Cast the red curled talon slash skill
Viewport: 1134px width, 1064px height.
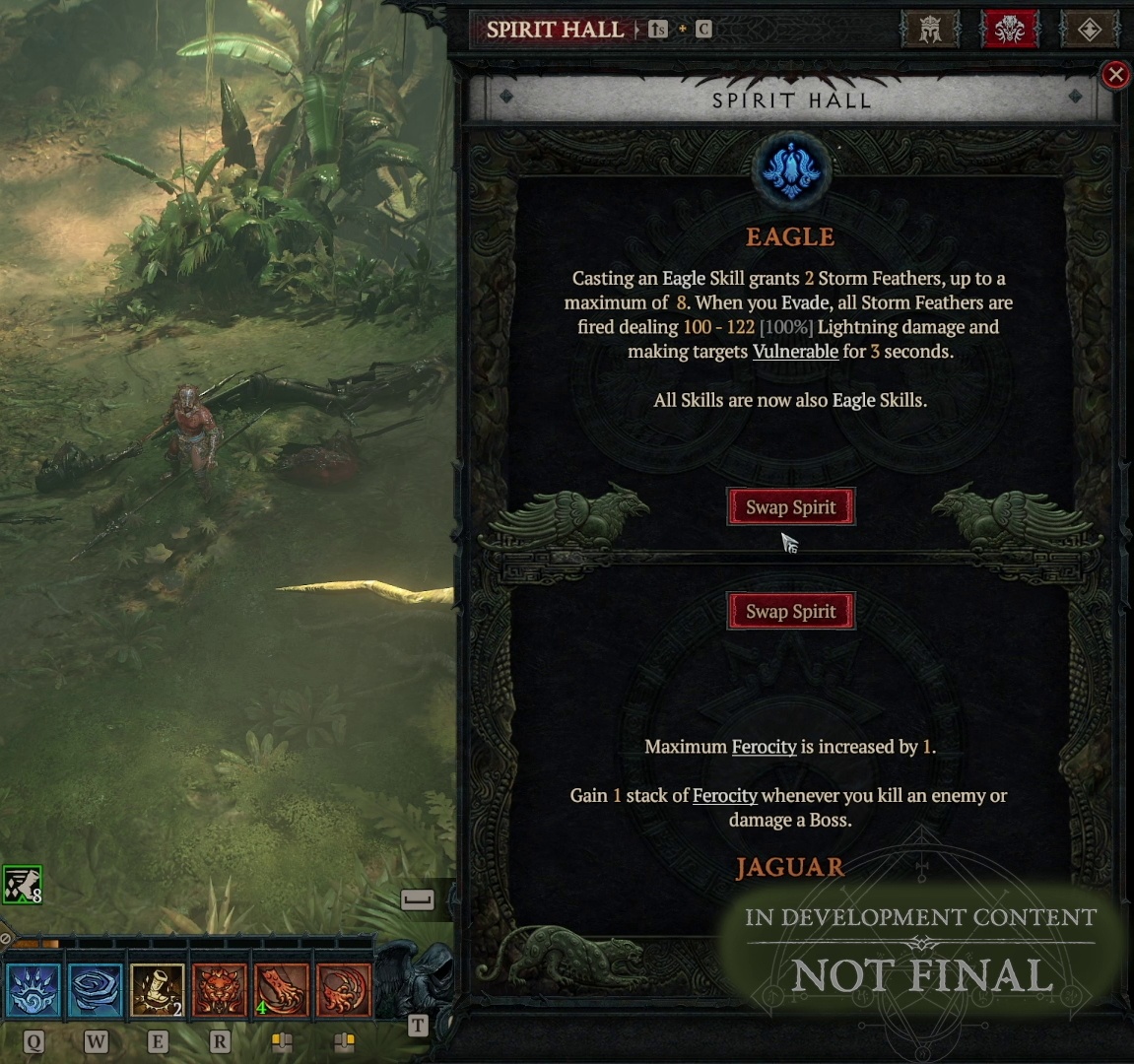click(x=344, y=989)
